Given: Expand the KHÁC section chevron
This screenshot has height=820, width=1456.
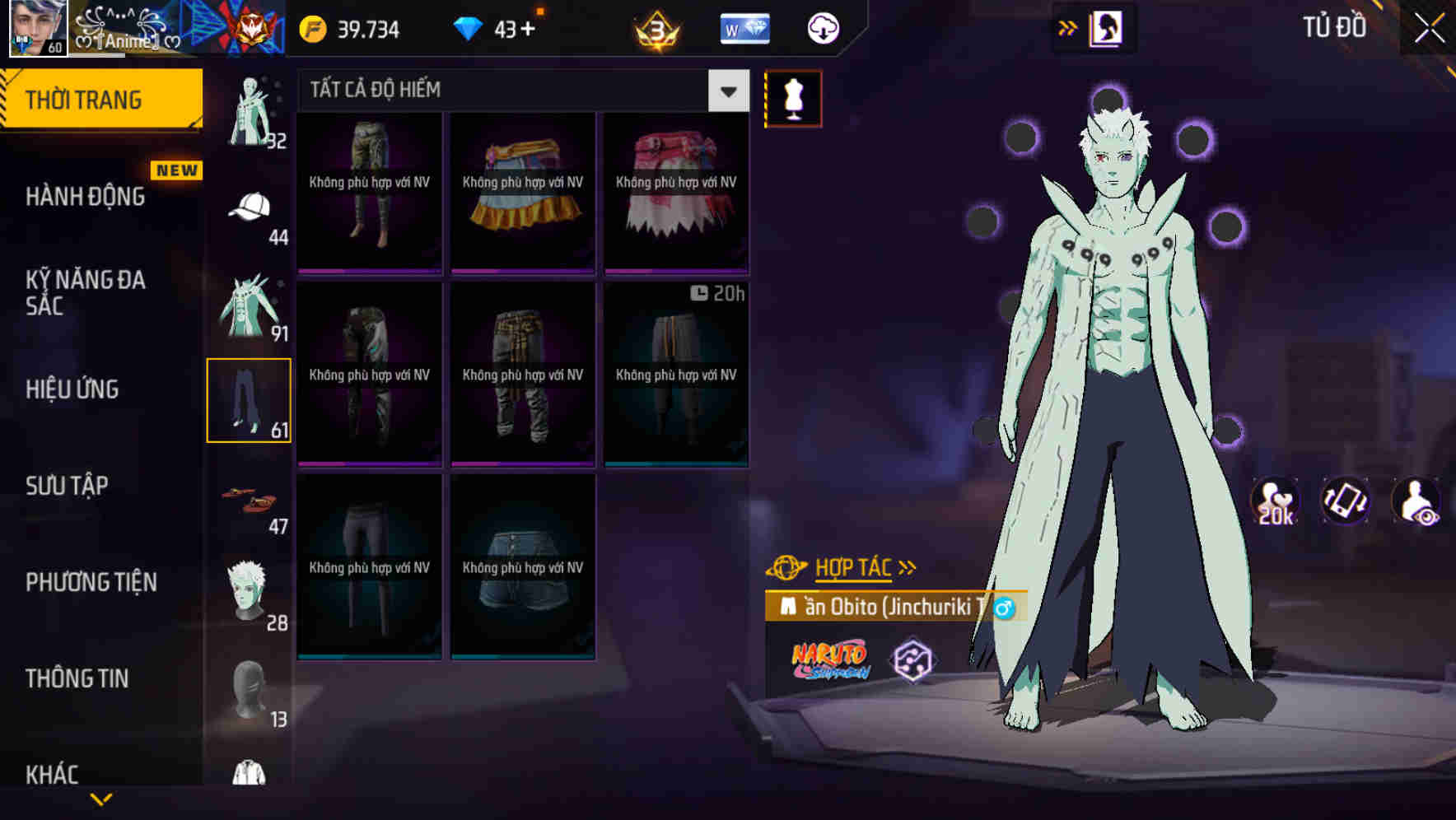Looking at the screenshot, I should 103,800.
